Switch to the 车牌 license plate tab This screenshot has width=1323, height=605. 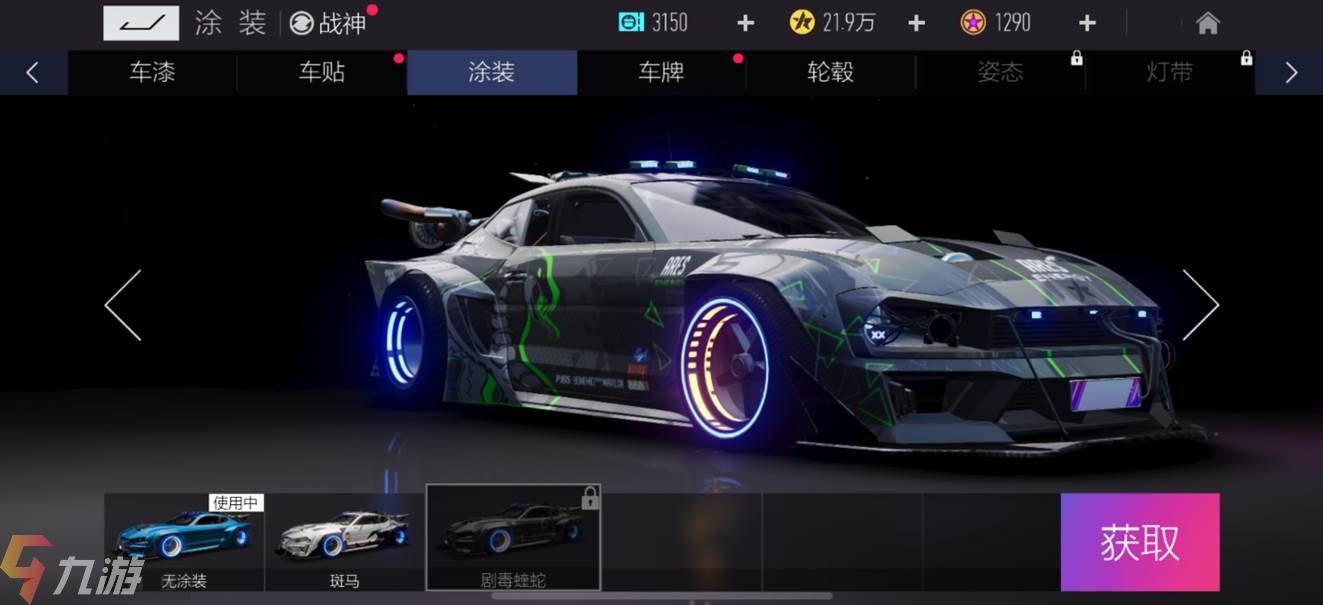pyautogui.click(x=661, y=72)
